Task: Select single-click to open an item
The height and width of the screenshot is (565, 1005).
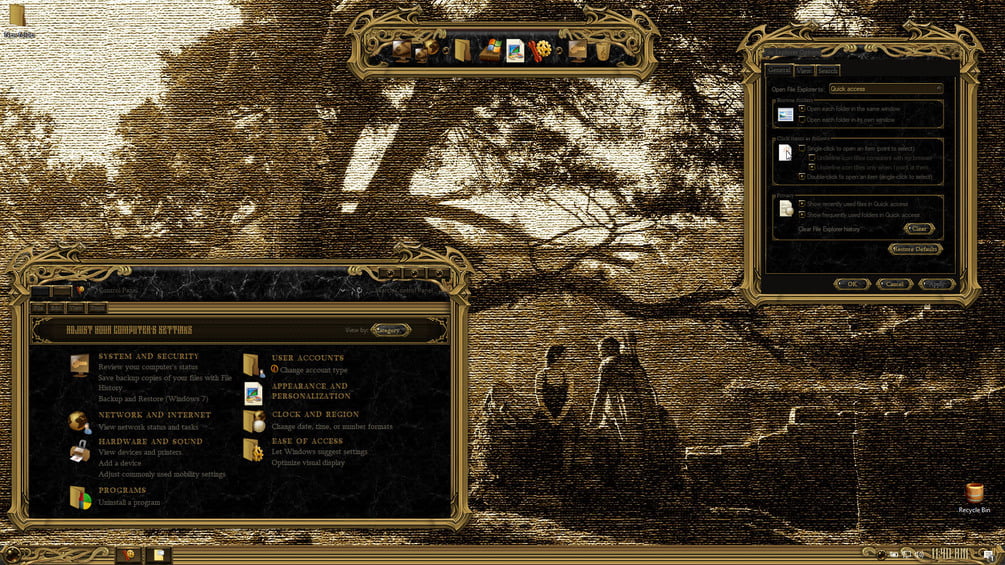Action: click(x=802, y=148)
